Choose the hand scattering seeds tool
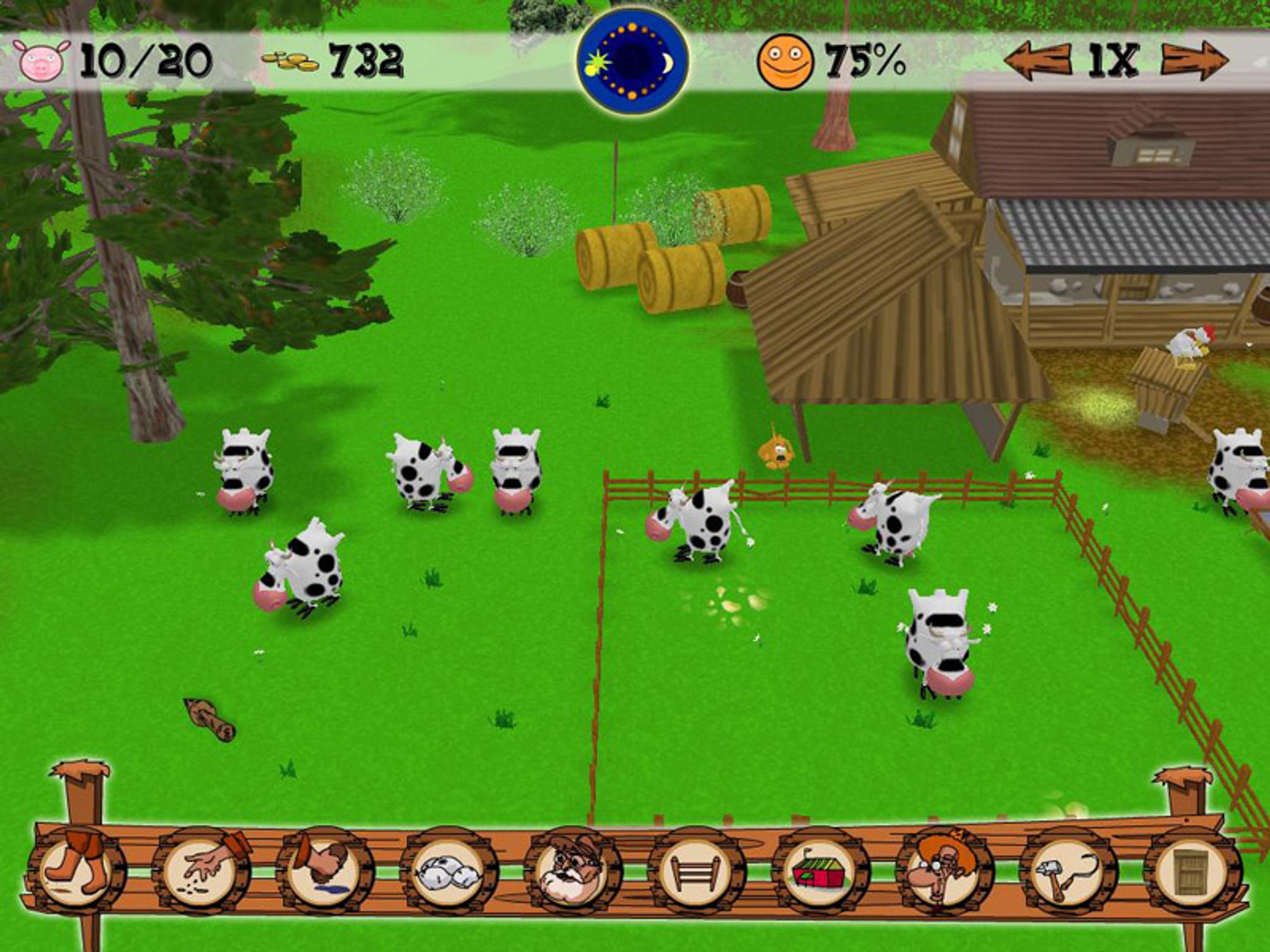1270x952 pixels. [202, 871]
